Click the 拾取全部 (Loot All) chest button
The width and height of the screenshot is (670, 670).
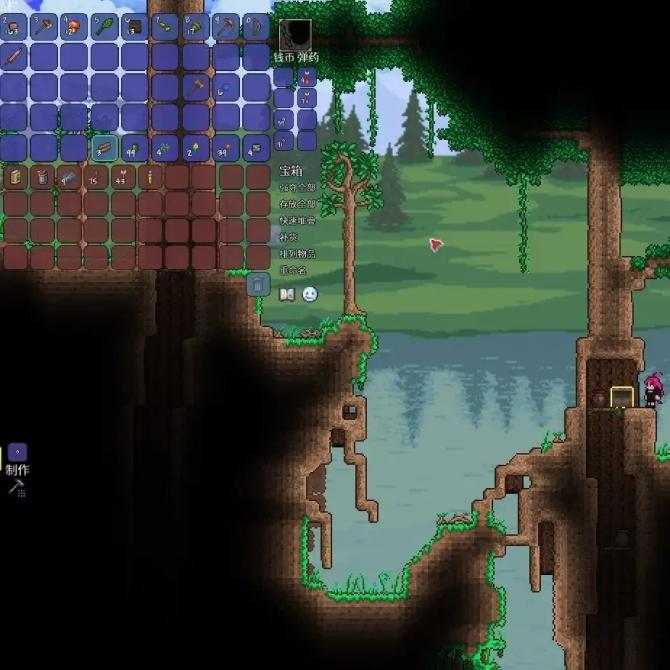point(297,187)
